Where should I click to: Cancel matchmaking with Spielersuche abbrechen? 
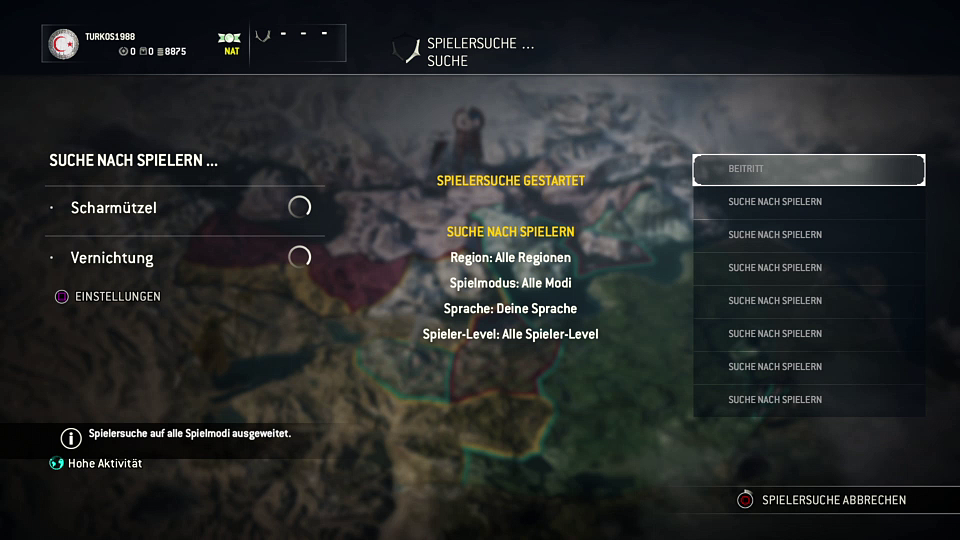[833, 500]
